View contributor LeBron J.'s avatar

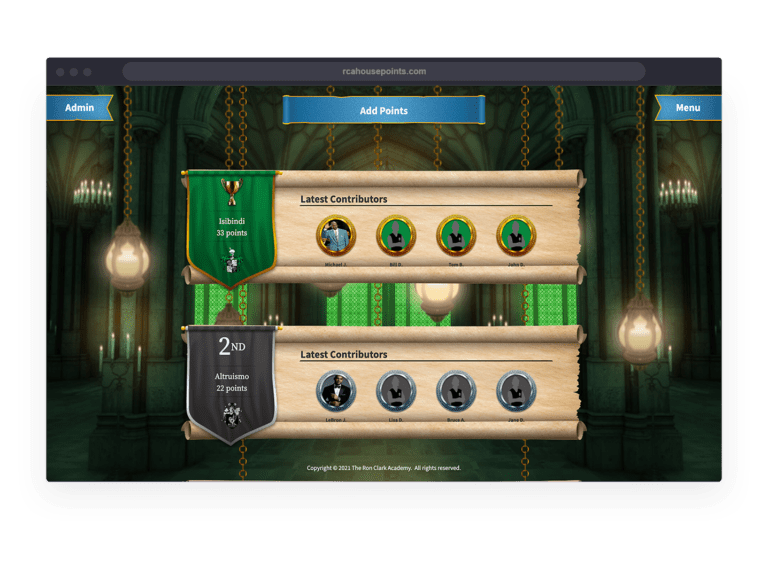(x=336, y=391)
